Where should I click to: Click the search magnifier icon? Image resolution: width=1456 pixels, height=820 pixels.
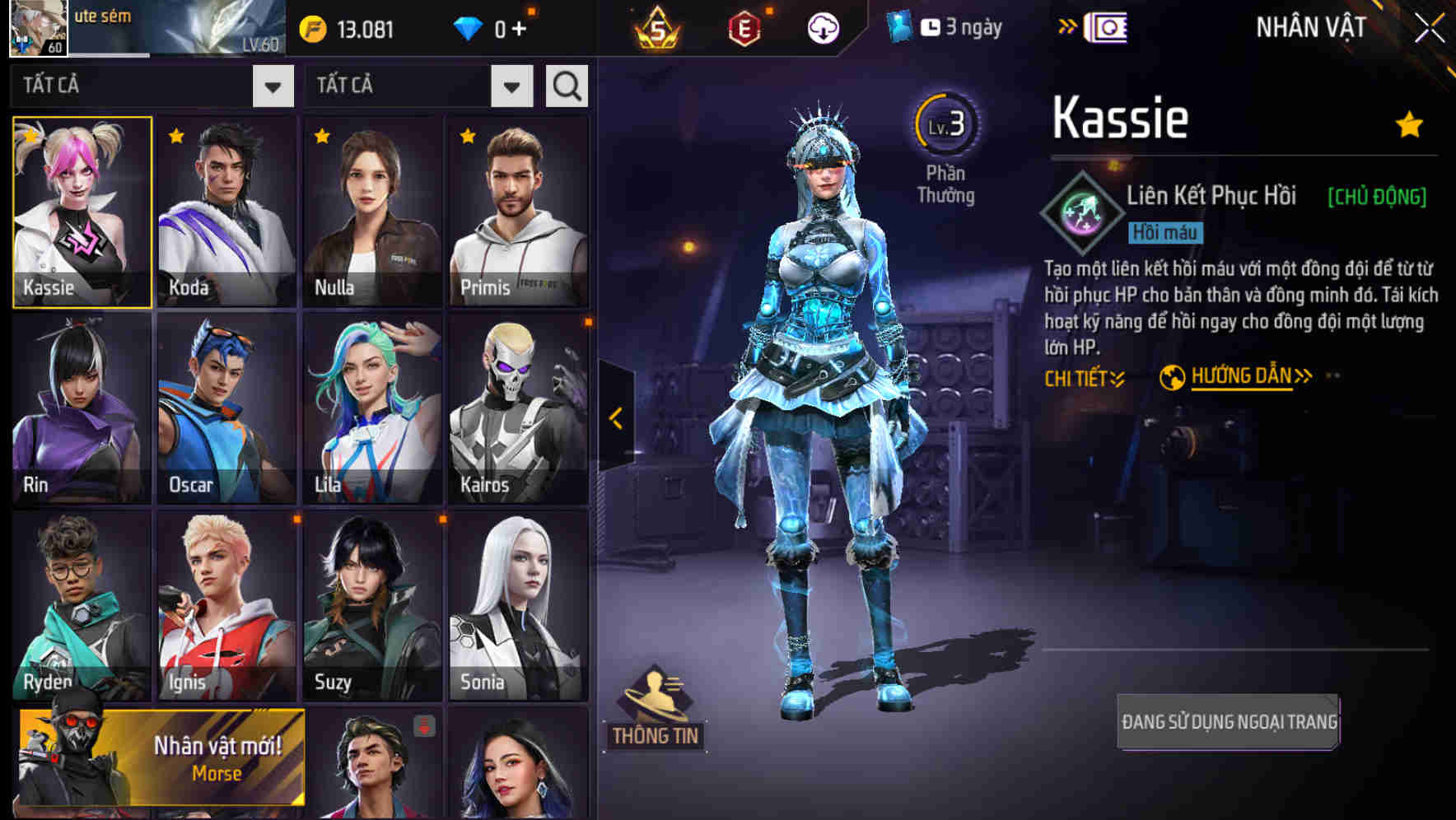click(564, 85)
